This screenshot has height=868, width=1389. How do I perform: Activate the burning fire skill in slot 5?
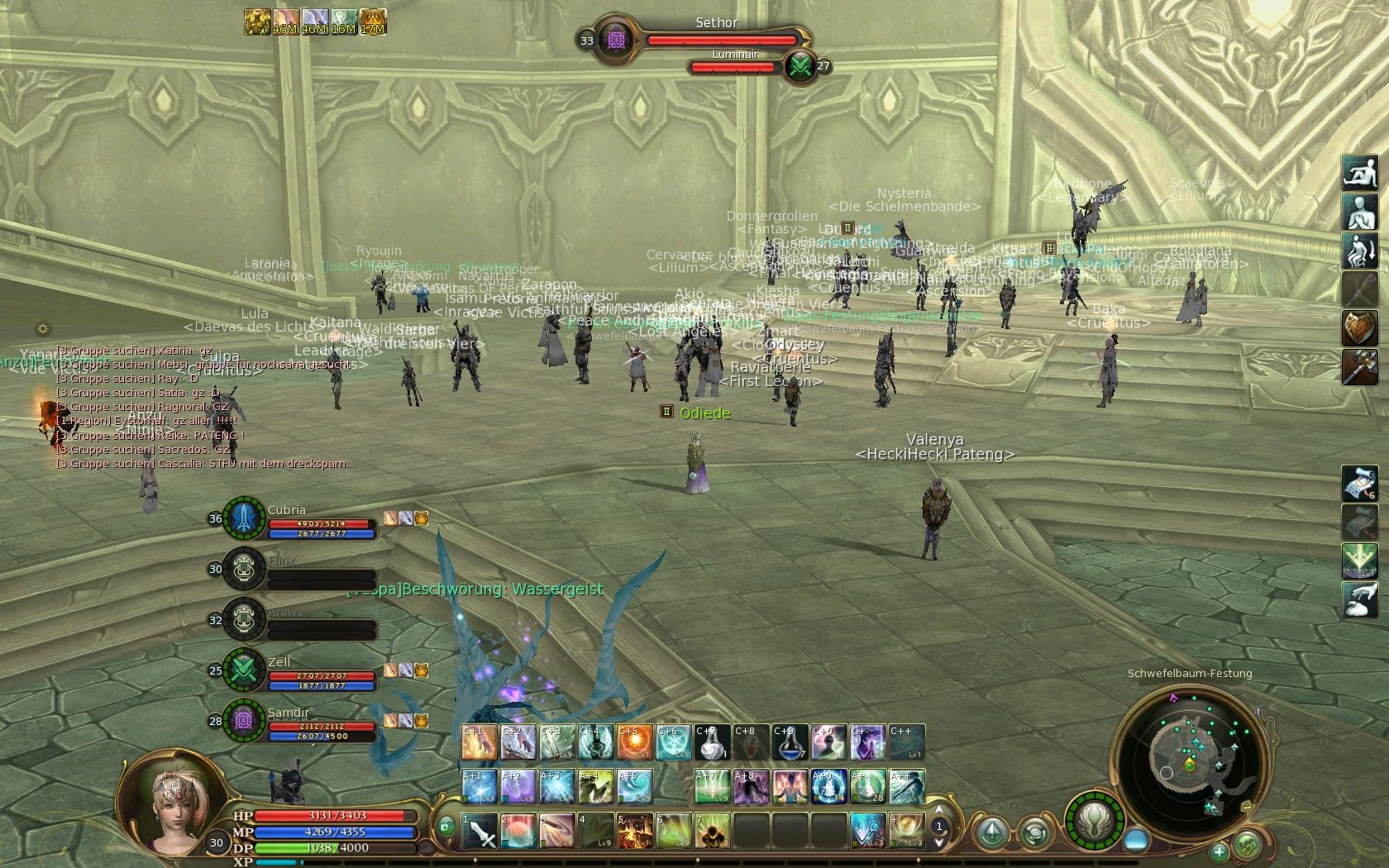(x=635, y=831)
